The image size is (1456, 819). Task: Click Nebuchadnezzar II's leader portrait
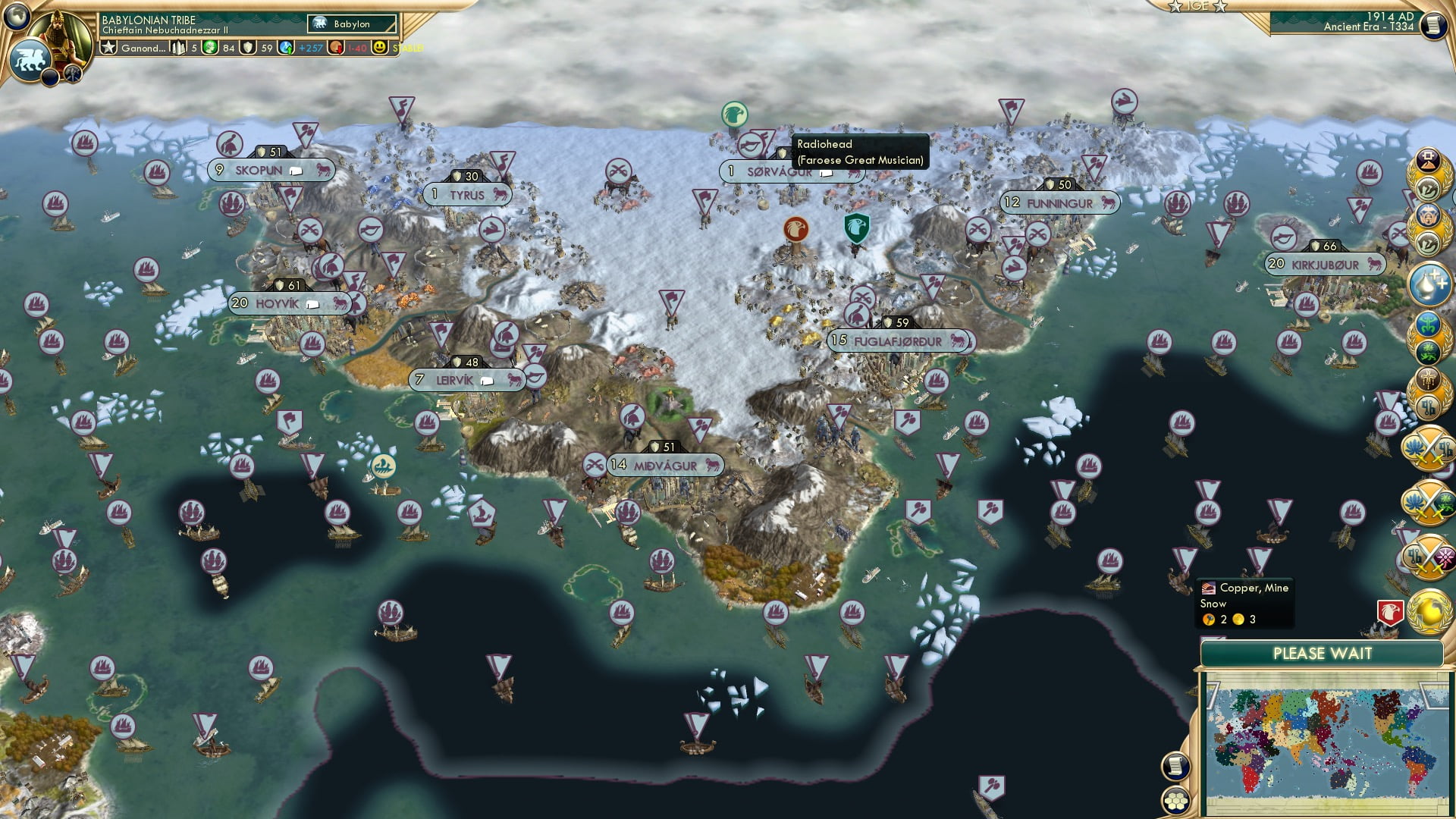(x=58, y=30)
